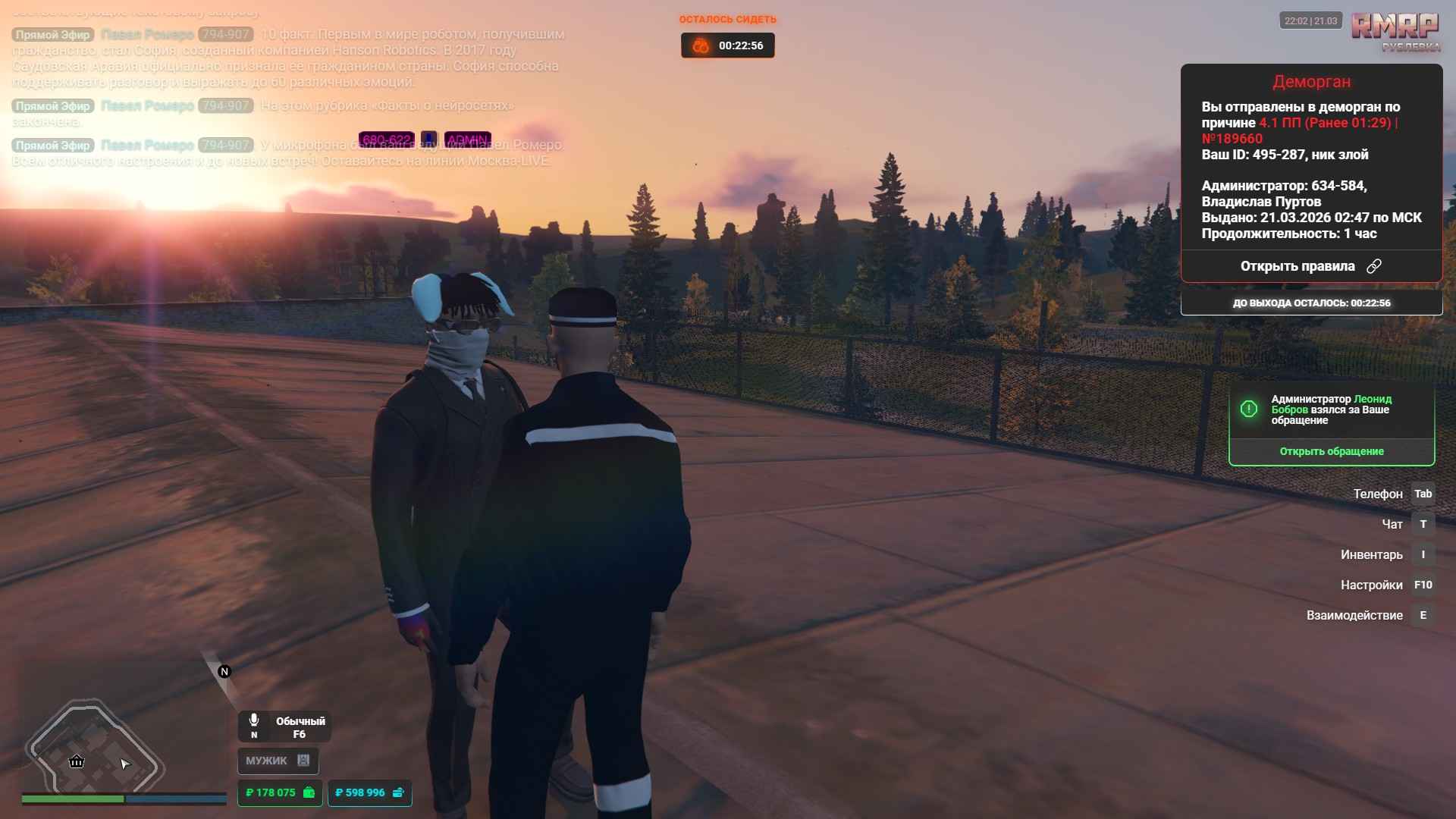This screenshot has width=1456, height=819.
Task: Click the house marker on the minimap
Action: coord(77,761)
